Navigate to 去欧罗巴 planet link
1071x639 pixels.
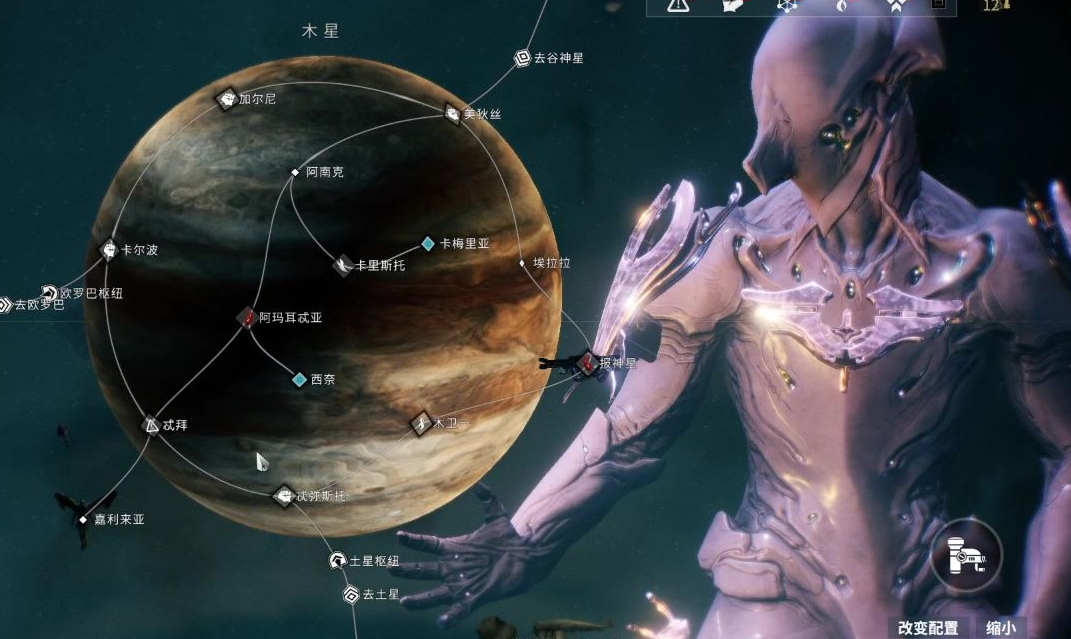pos(5,305)
